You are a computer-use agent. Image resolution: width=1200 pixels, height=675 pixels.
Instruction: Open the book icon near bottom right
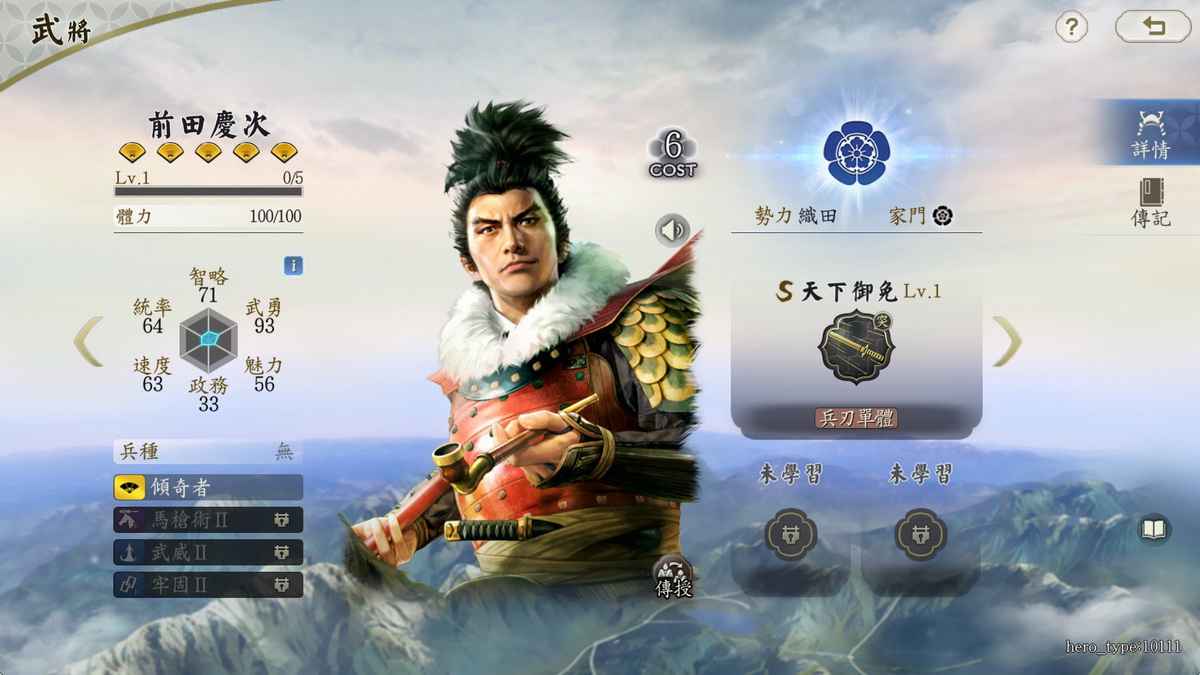1154,529
